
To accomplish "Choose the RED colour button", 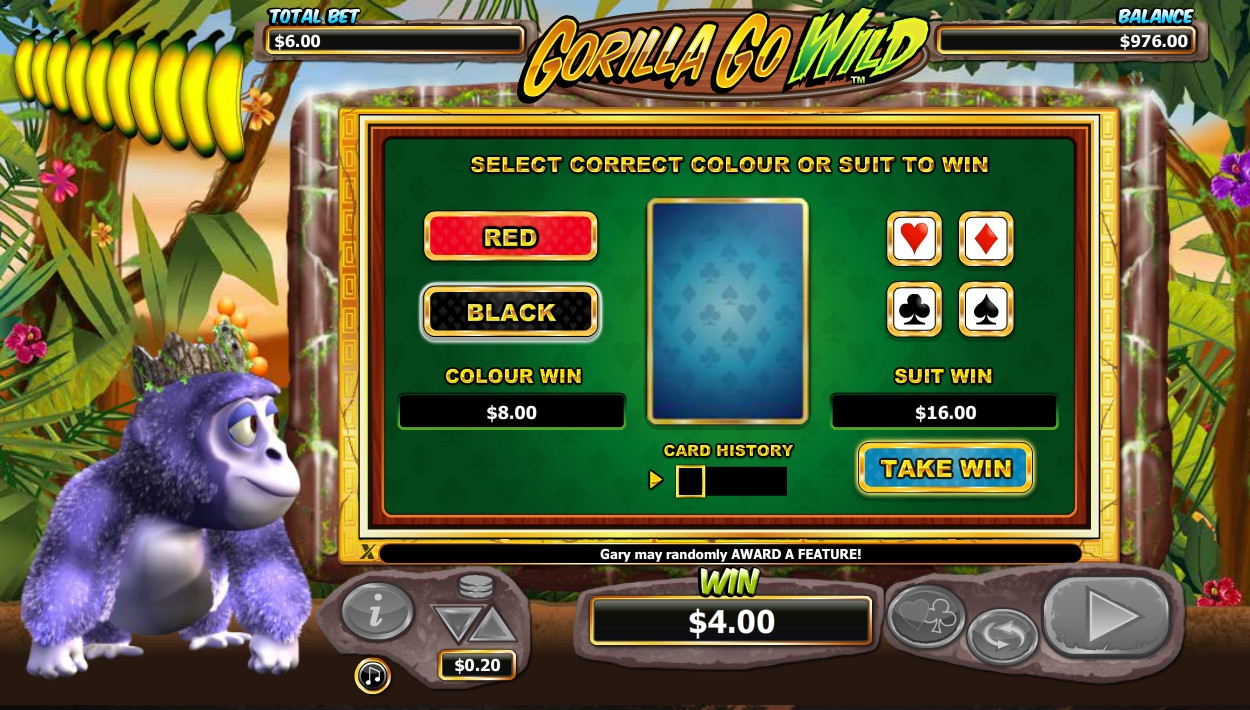I will point(511,237).
